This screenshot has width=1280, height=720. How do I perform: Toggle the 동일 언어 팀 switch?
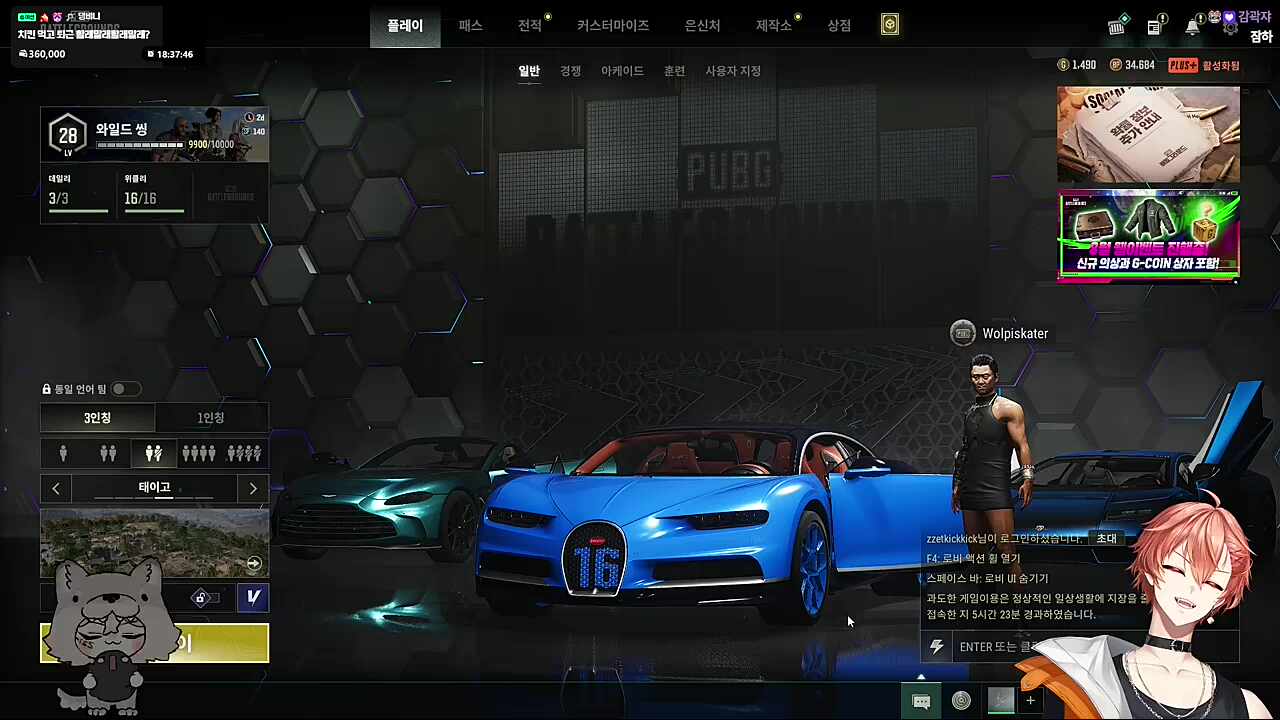click(125, 389)
